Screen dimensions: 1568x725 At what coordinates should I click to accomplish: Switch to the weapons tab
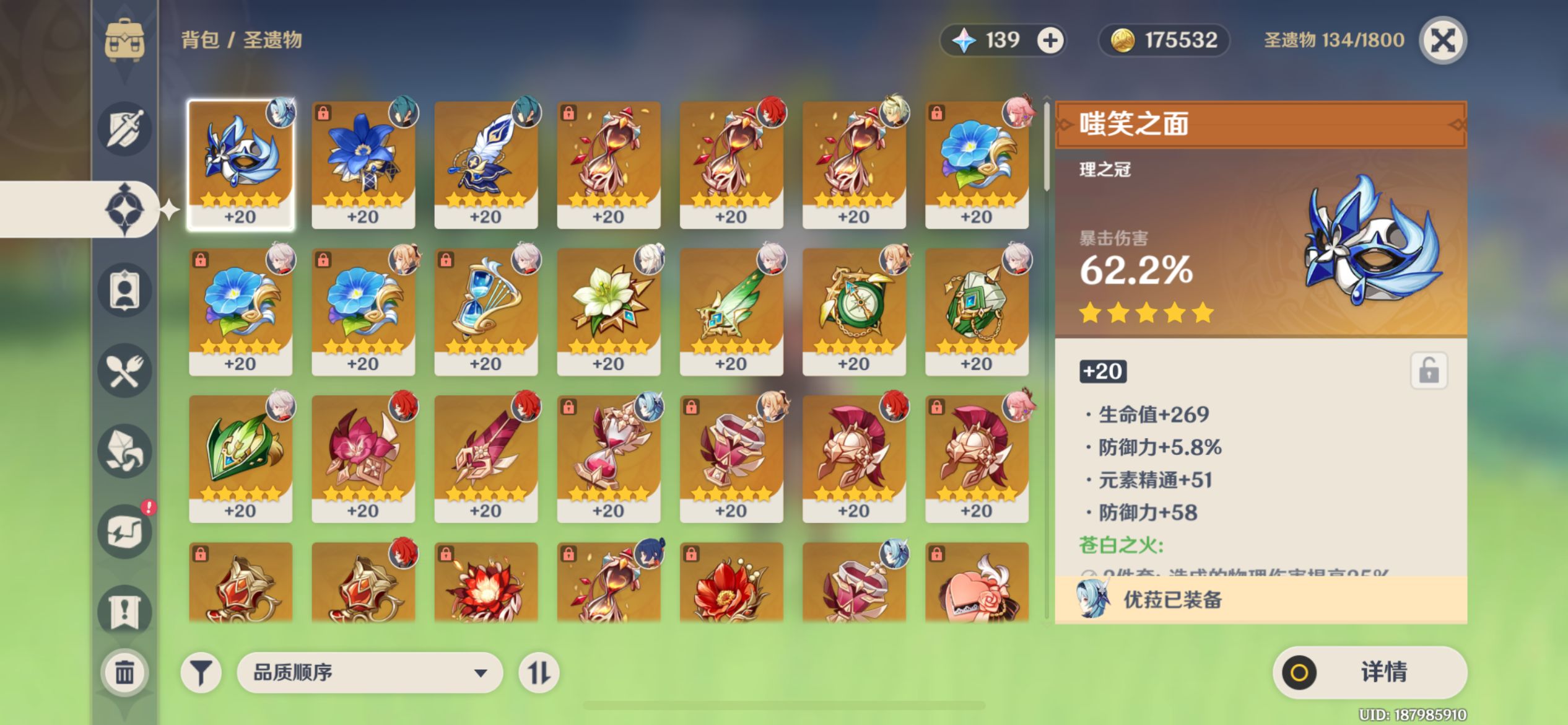click(x=124, y=129)
